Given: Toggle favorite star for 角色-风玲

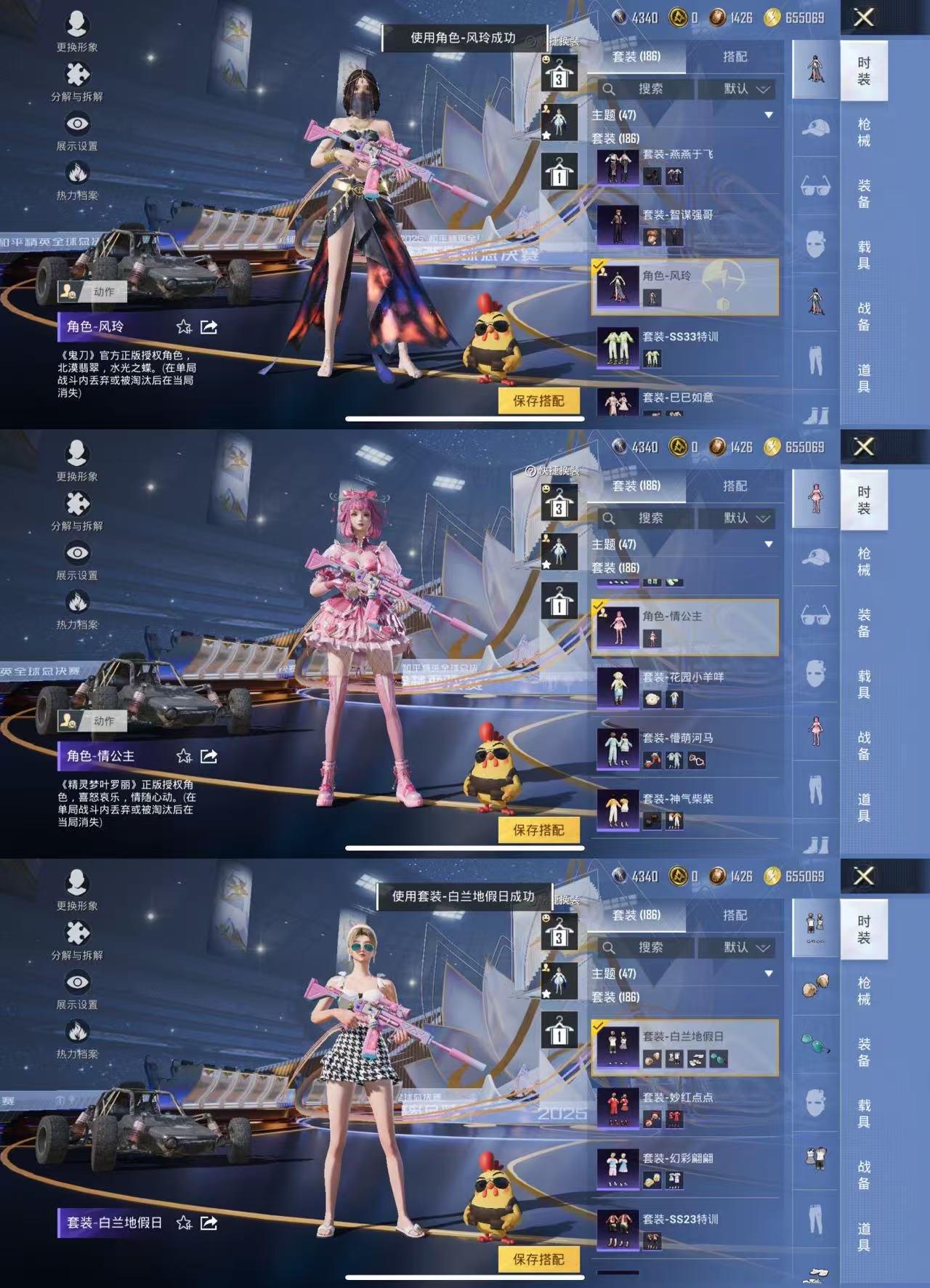Looking at the screenshot, I should pos(184,327).
